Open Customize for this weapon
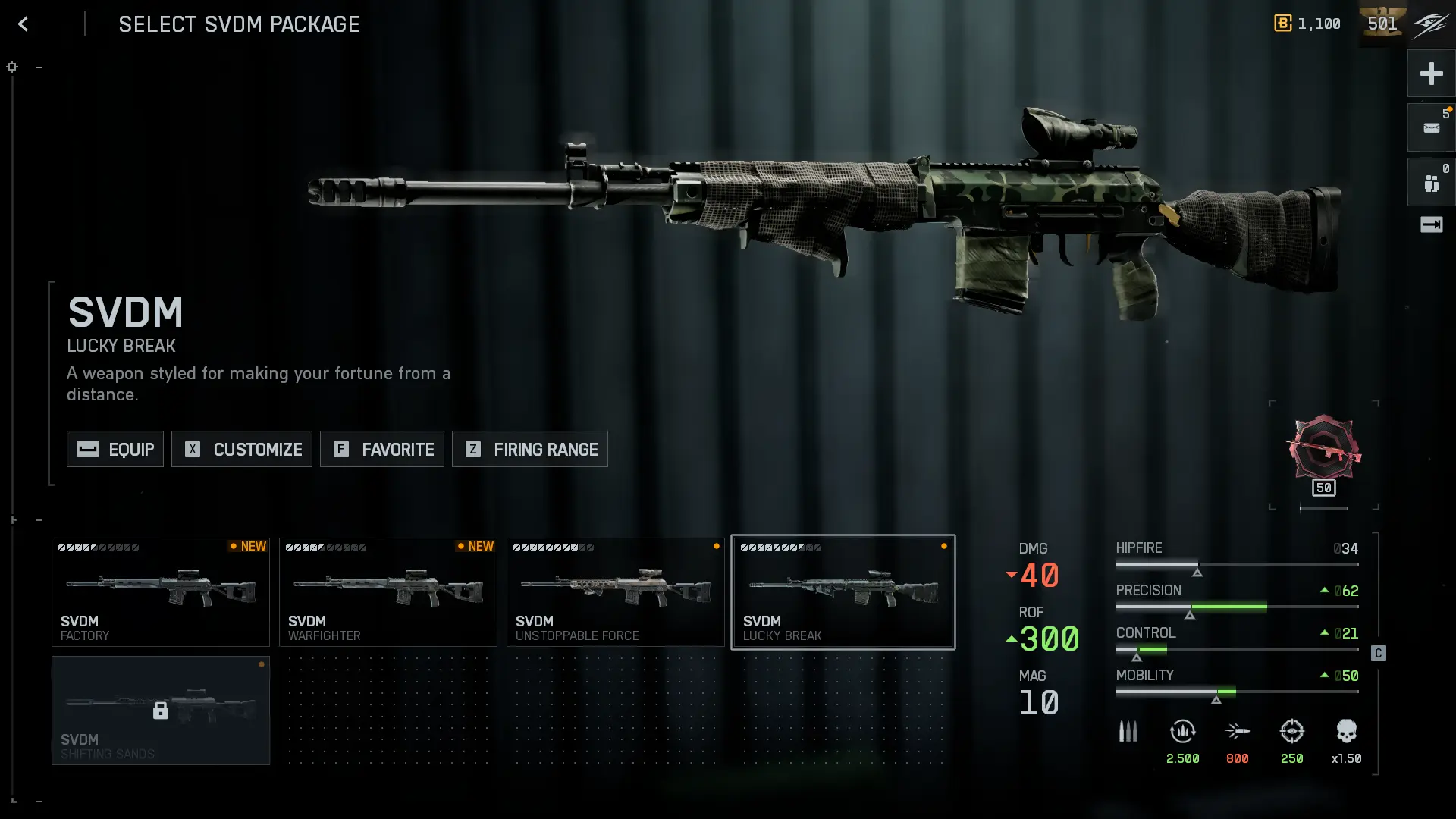 [x=242, y=449]
